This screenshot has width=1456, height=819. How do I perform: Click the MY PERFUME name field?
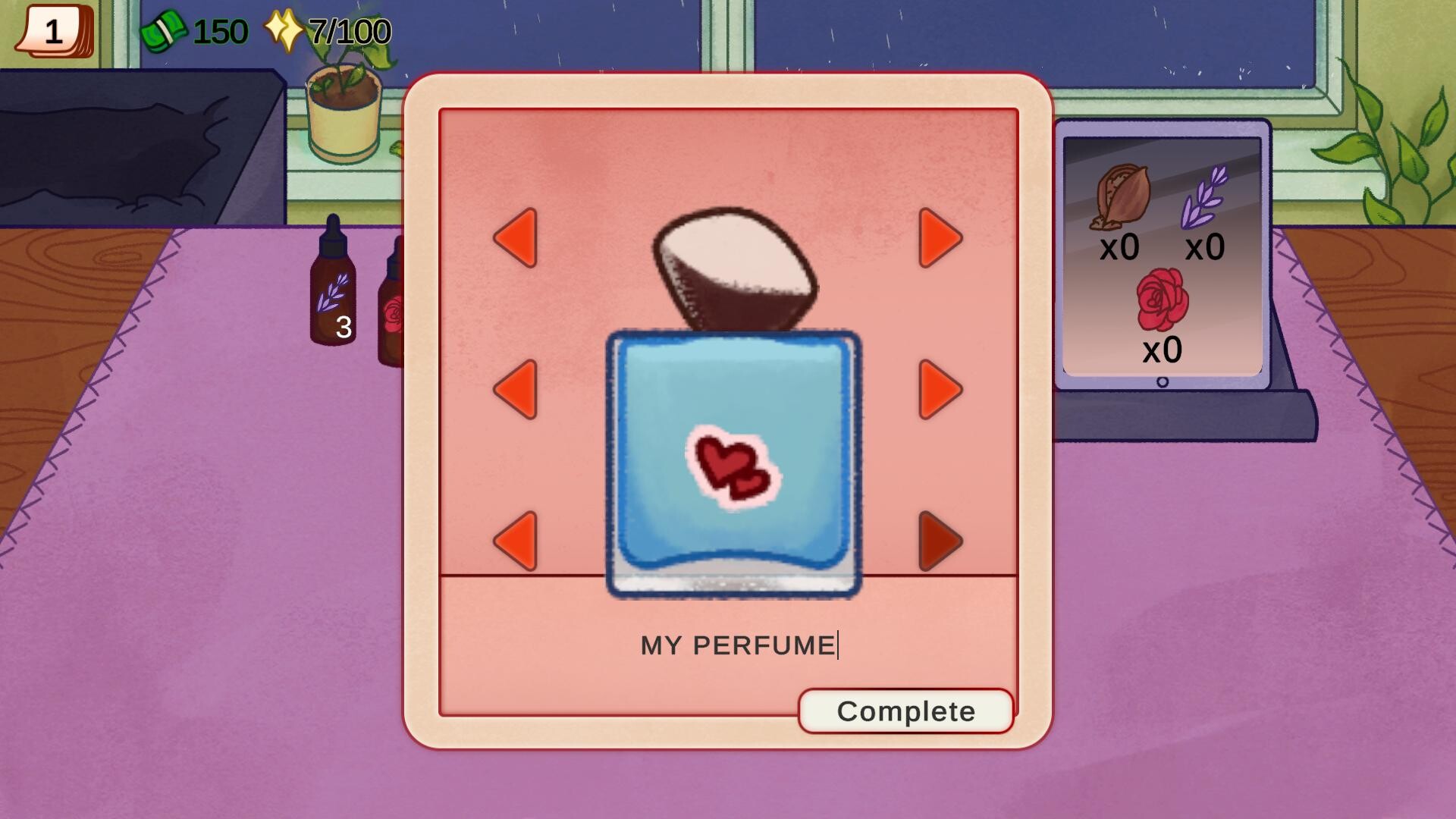pos(739,643)
